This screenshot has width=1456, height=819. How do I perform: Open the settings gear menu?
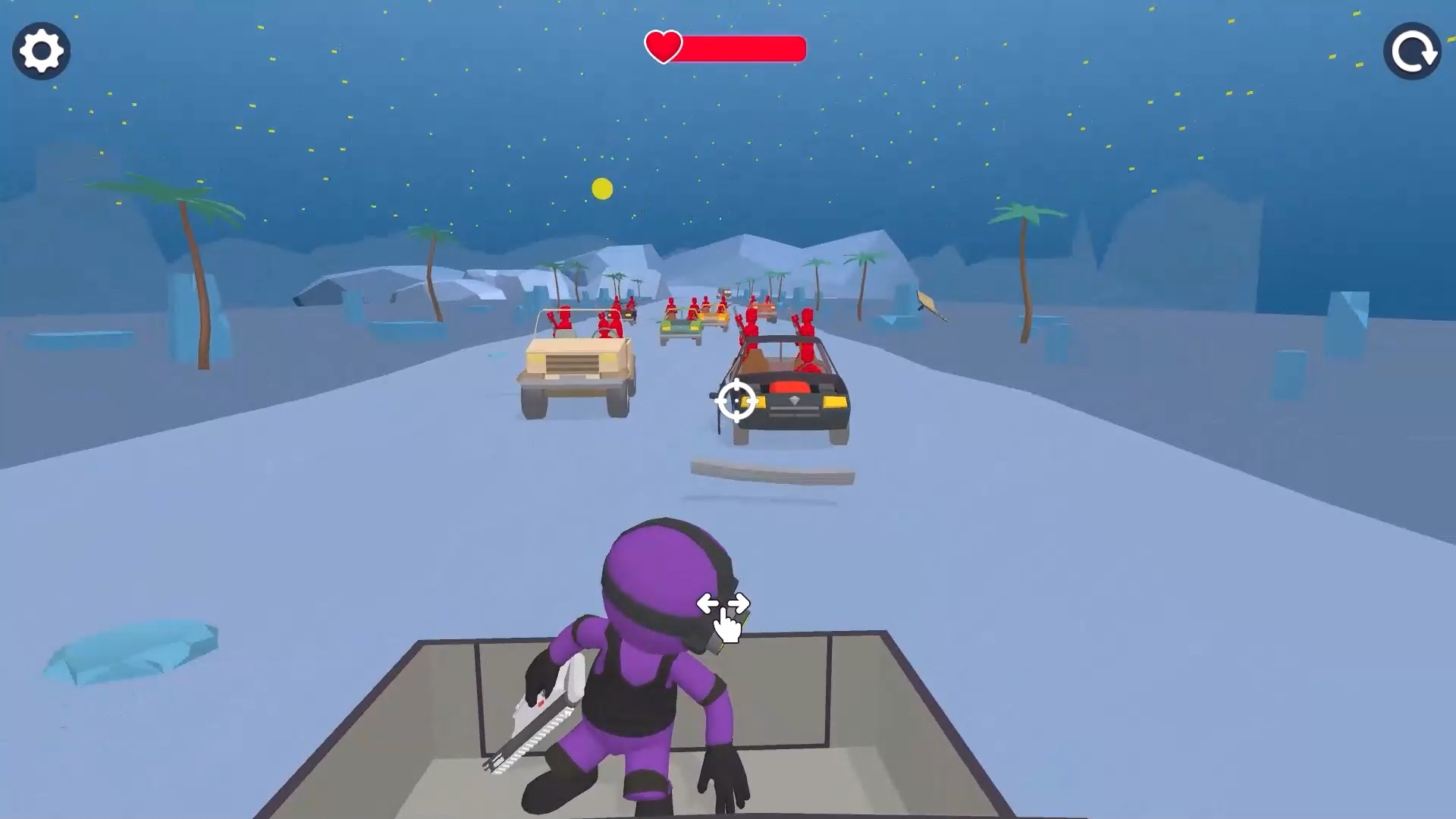coord(42,49)
